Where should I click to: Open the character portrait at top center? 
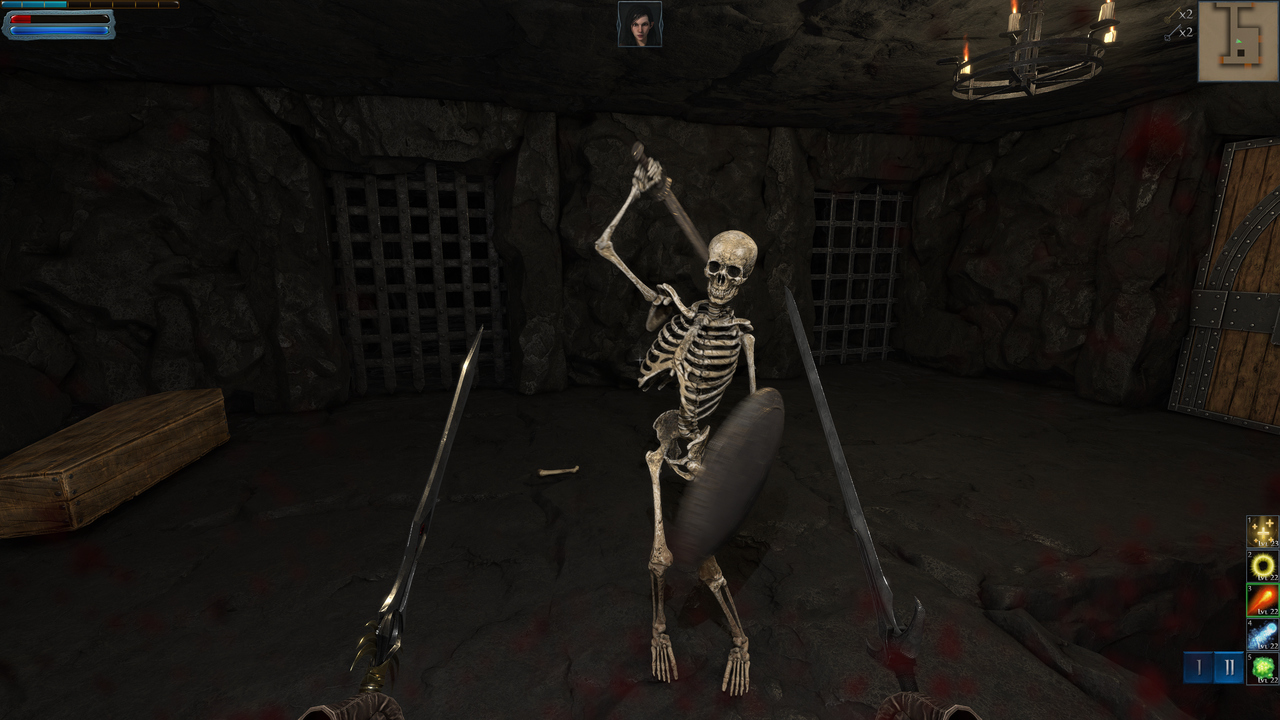tap(640, 25)
